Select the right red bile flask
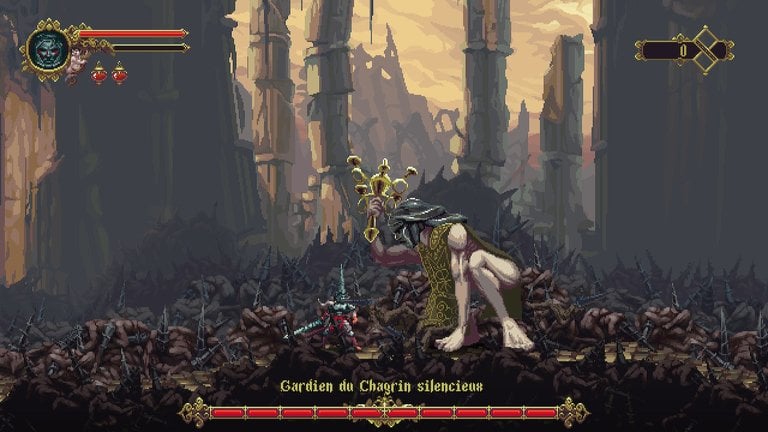 click(x=119, y=73)
